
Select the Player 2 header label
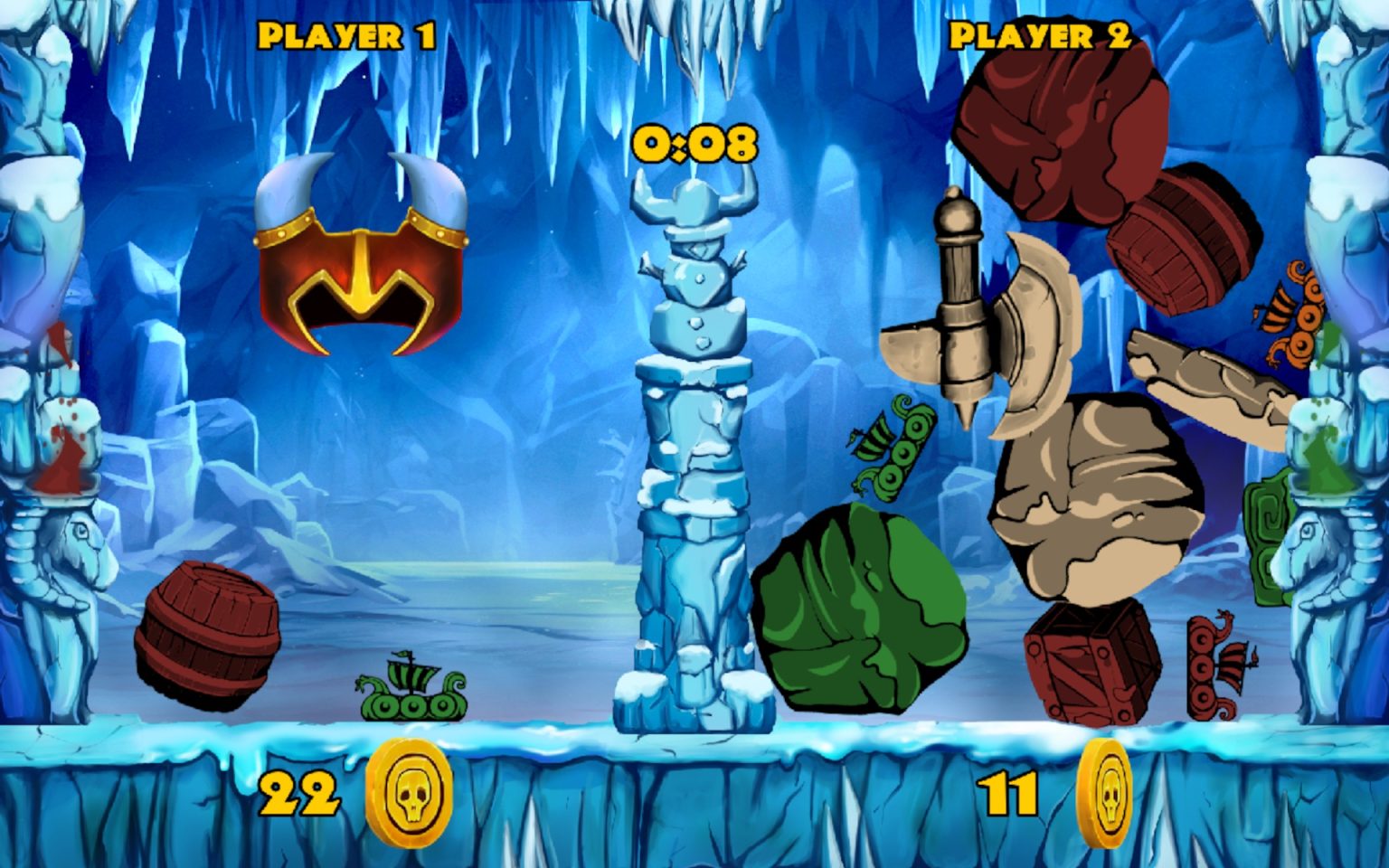pos(1040,34)
